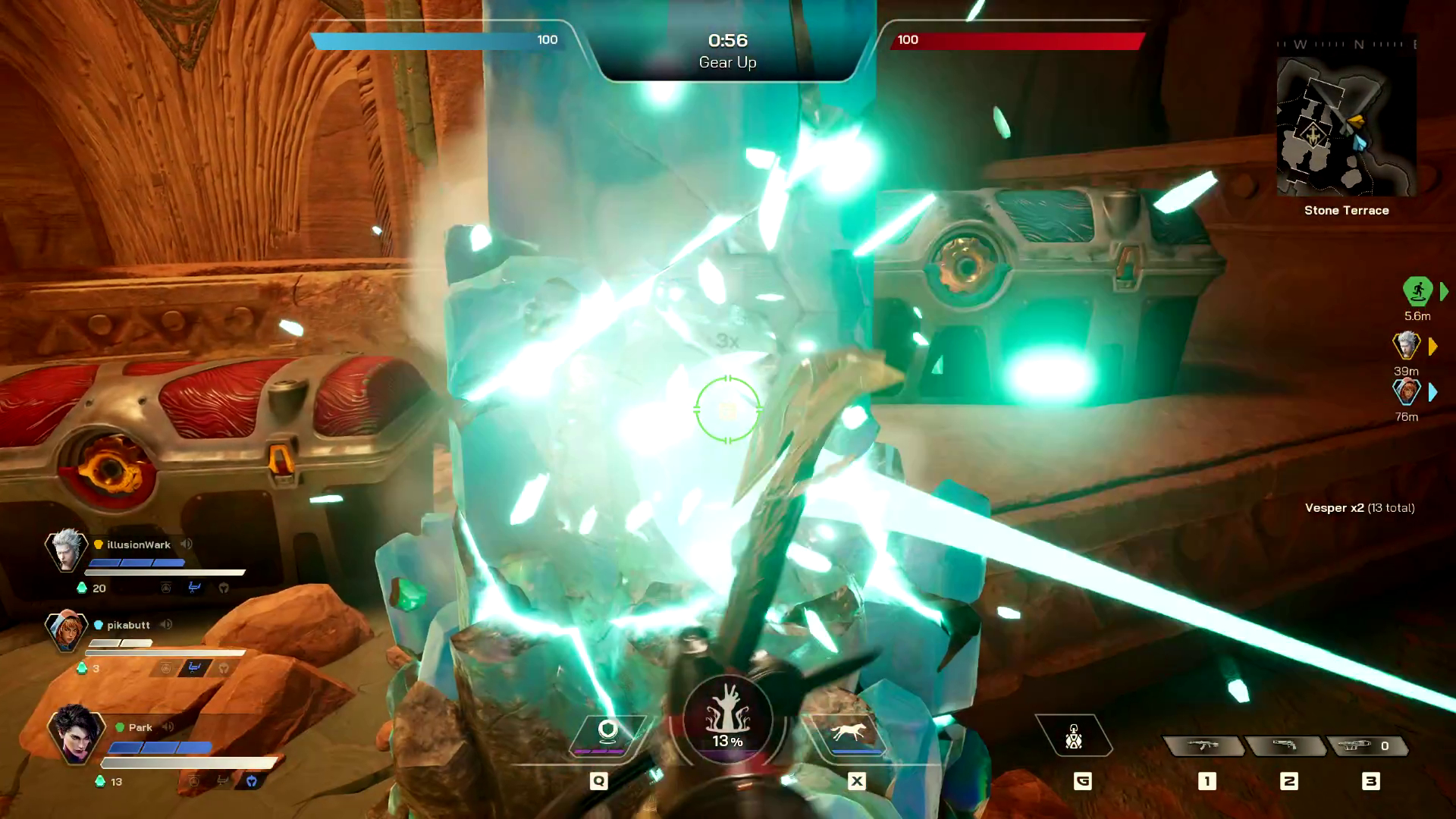This screenshot has height=819, width=1456.
Task: Select the grenade gadget slot
Action: pos(1073,736)
